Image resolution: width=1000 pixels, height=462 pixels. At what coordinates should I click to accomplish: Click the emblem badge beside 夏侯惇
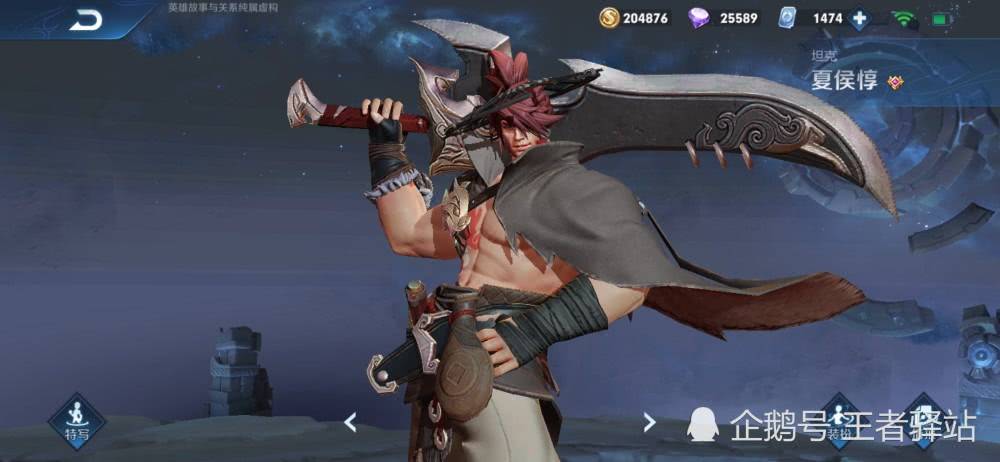coord(895,82)
